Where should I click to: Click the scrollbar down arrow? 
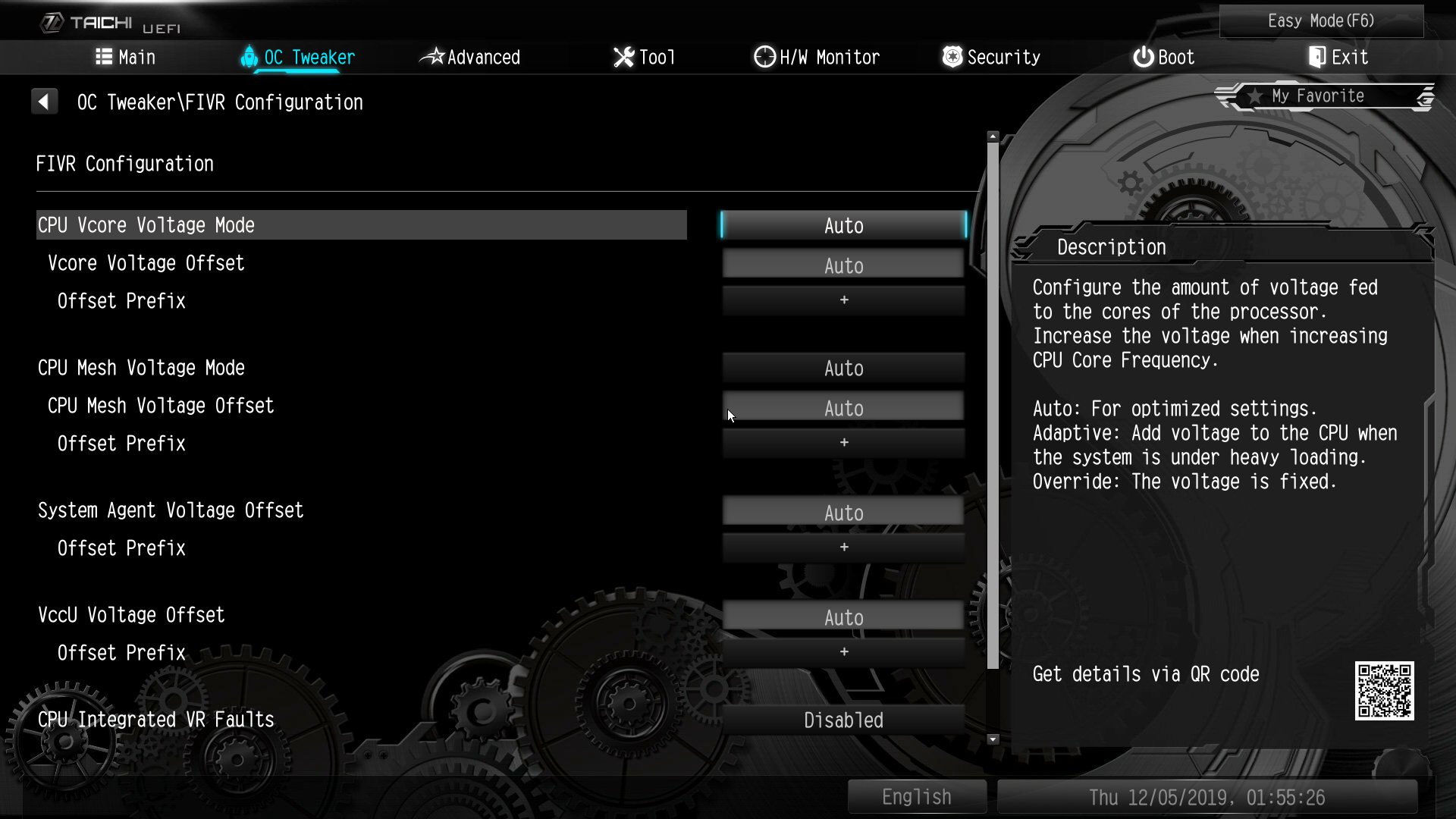(x=993, y=739)
